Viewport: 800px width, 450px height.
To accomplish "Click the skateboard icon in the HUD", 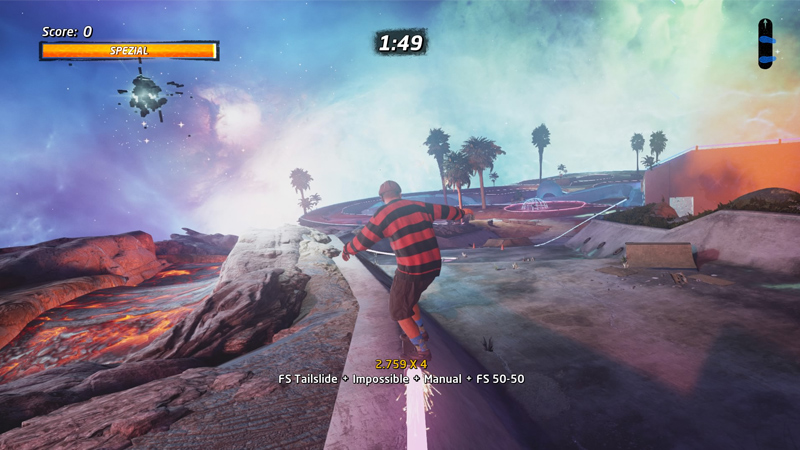I will (766, 43).
